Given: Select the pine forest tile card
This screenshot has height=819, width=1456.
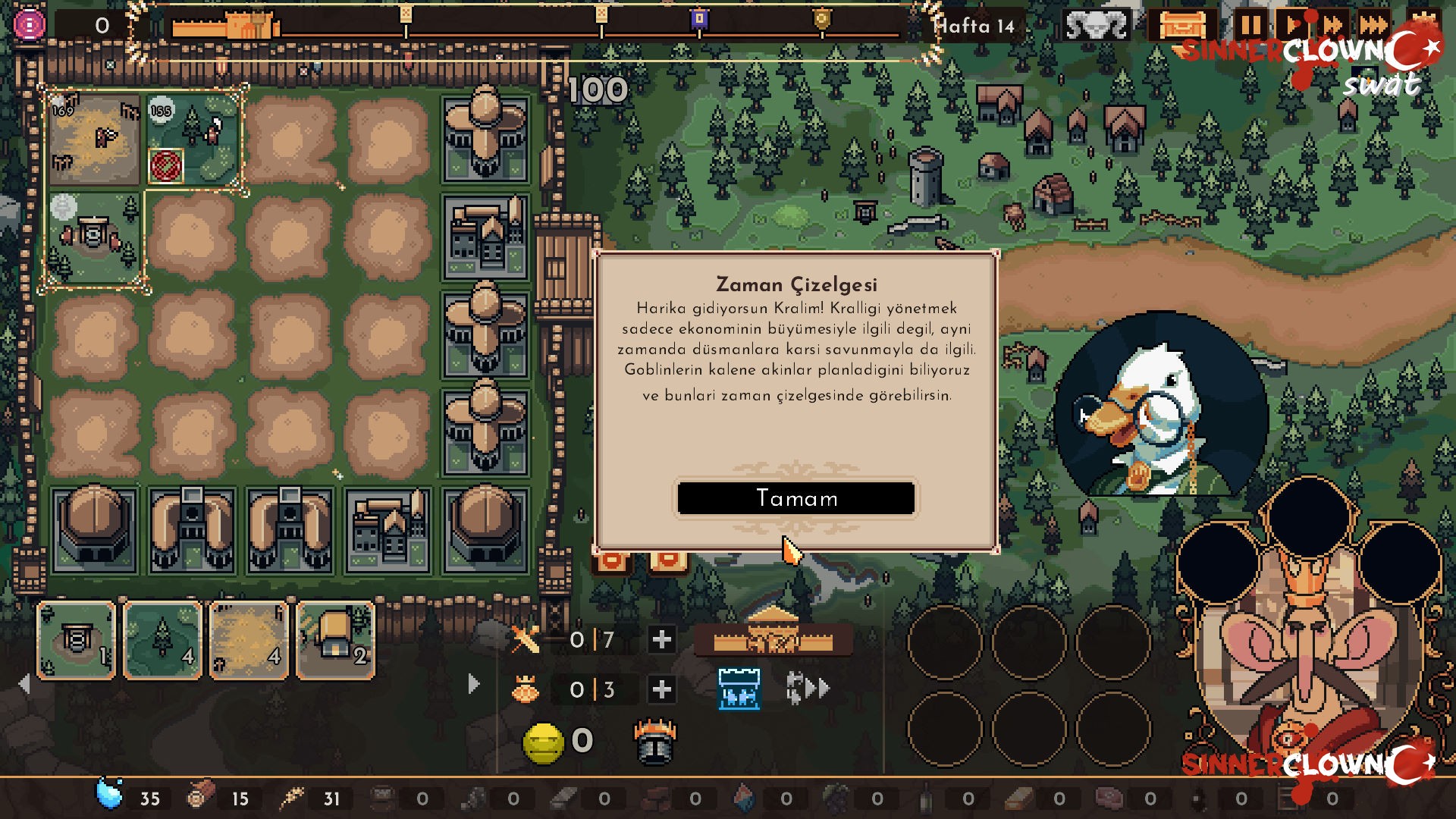Looking at the screenshot, I should point(163,641).
